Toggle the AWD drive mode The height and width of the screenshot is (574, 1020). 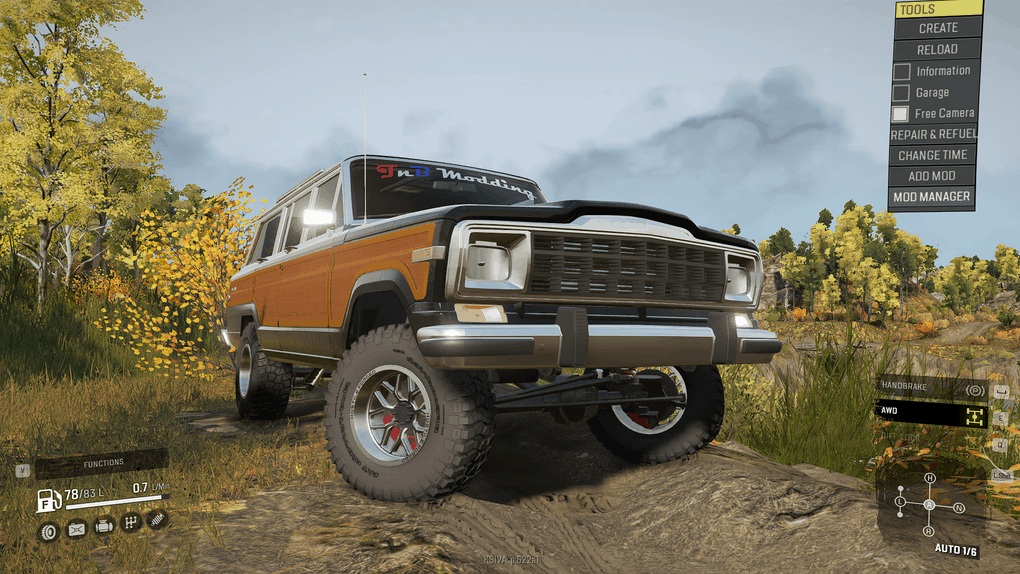click(930, 411)
